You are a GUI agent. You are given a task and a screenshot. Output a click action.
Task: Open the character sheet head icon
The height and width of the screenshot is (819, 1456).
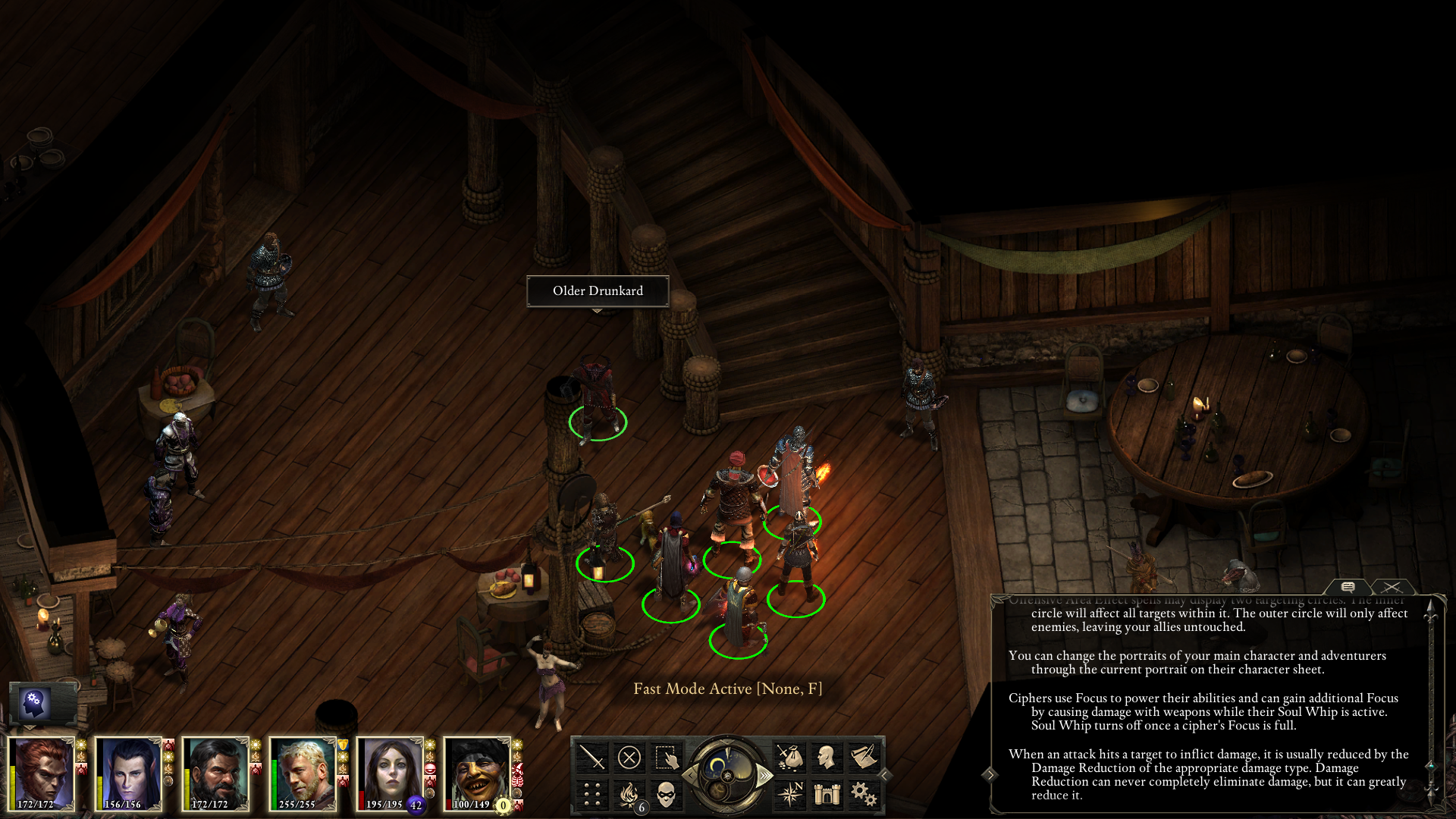coord(827,757)
